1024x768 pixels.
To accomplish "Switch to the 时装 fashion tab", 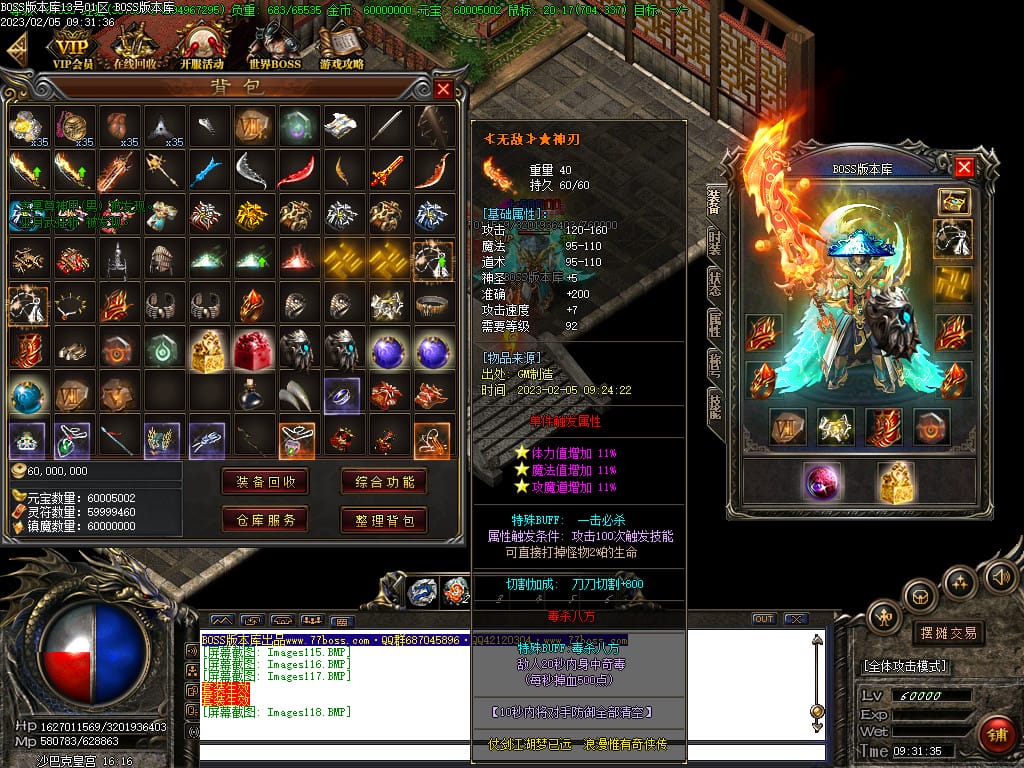I will pyautogui.click(x=715, y=242).
